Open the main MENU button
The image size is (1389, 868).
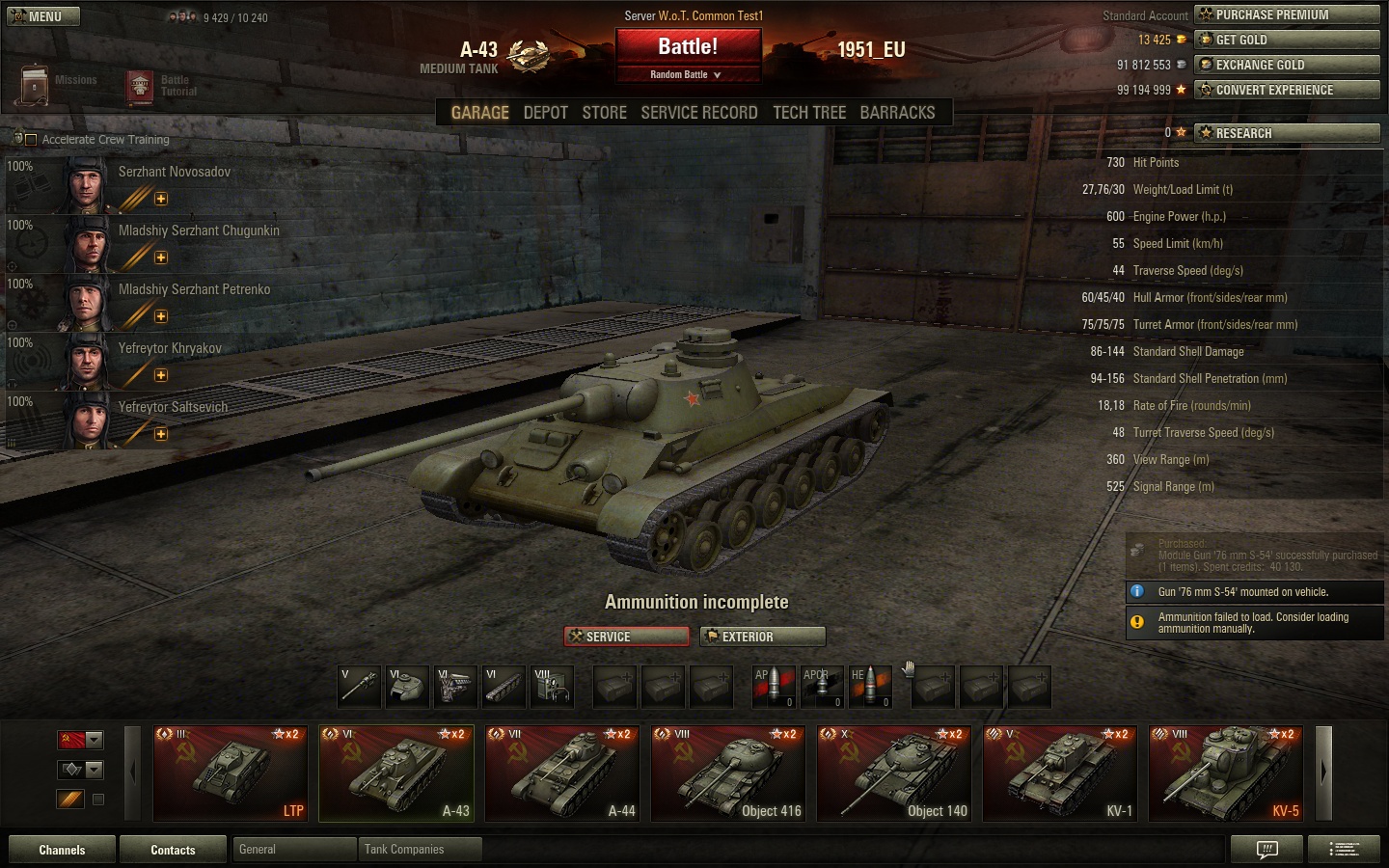coord(42,16)
